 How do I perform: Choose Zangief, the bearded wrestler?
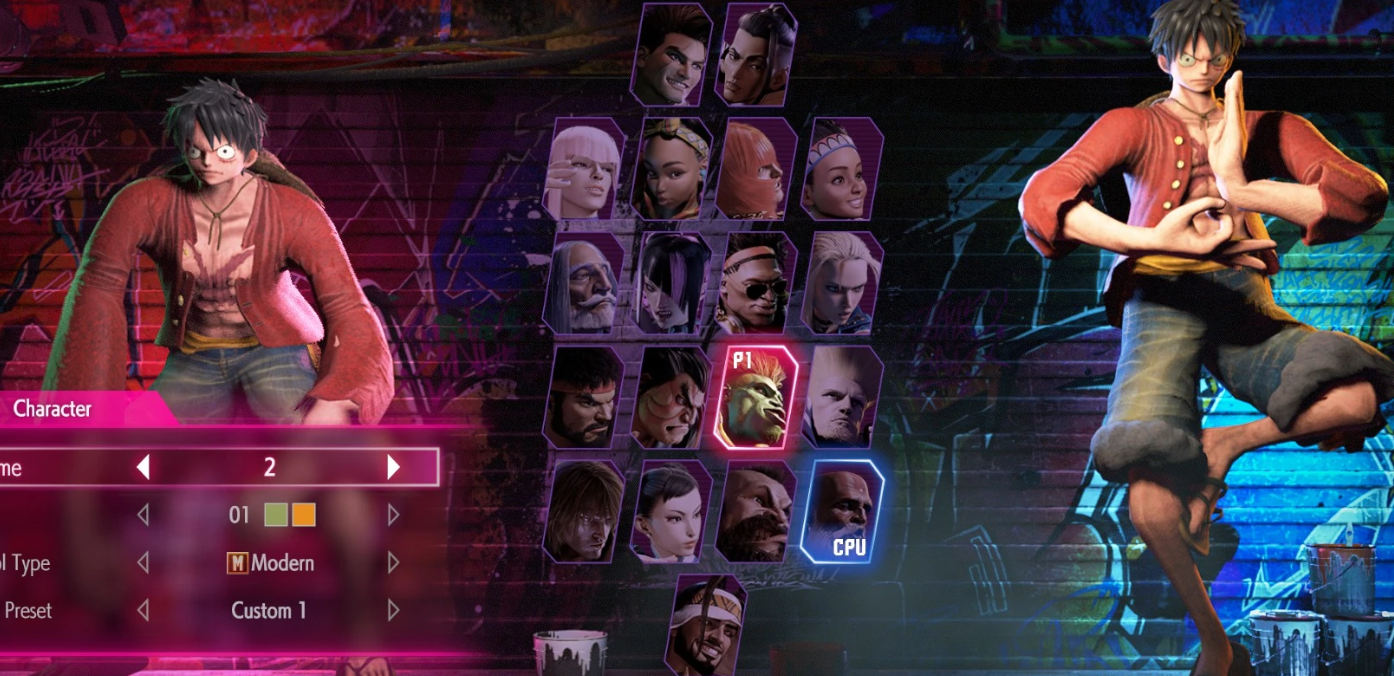756,512
